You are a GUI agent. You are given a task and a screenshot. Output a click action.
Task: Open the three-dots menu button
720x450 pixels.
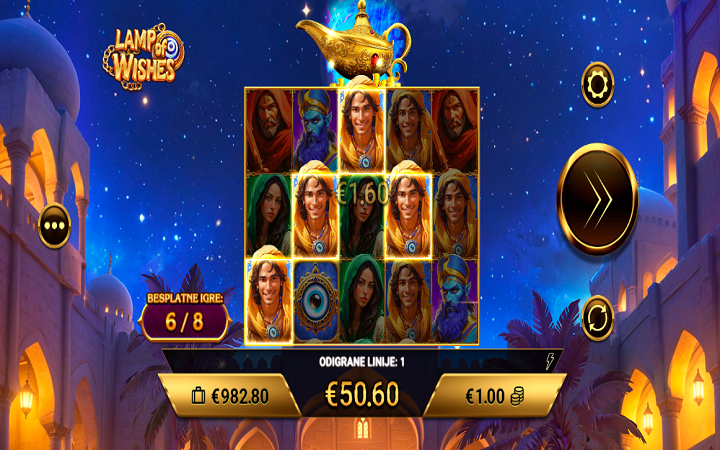[55, 225]
